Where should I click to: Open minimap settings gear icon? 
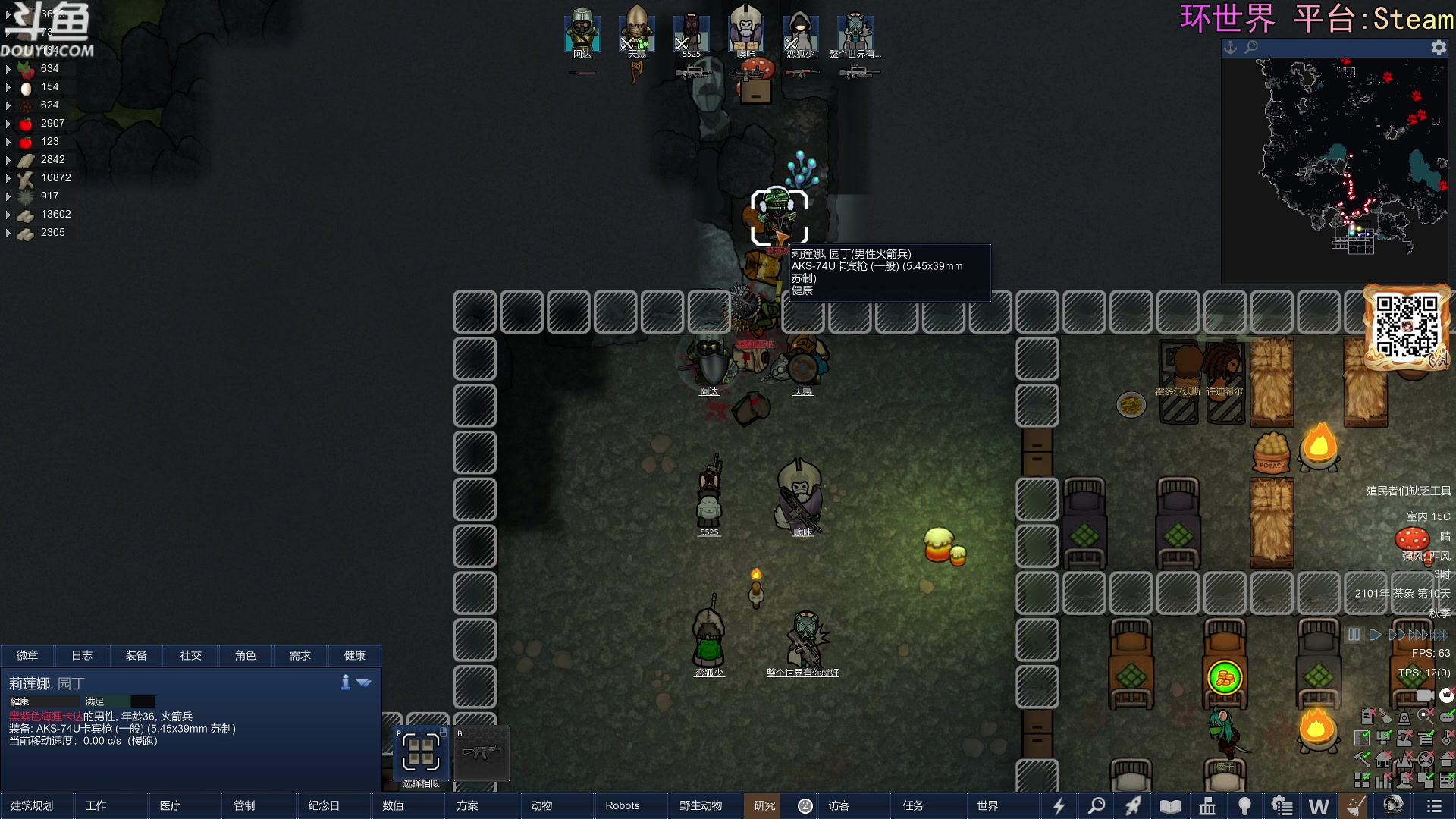coord(1439,47)
